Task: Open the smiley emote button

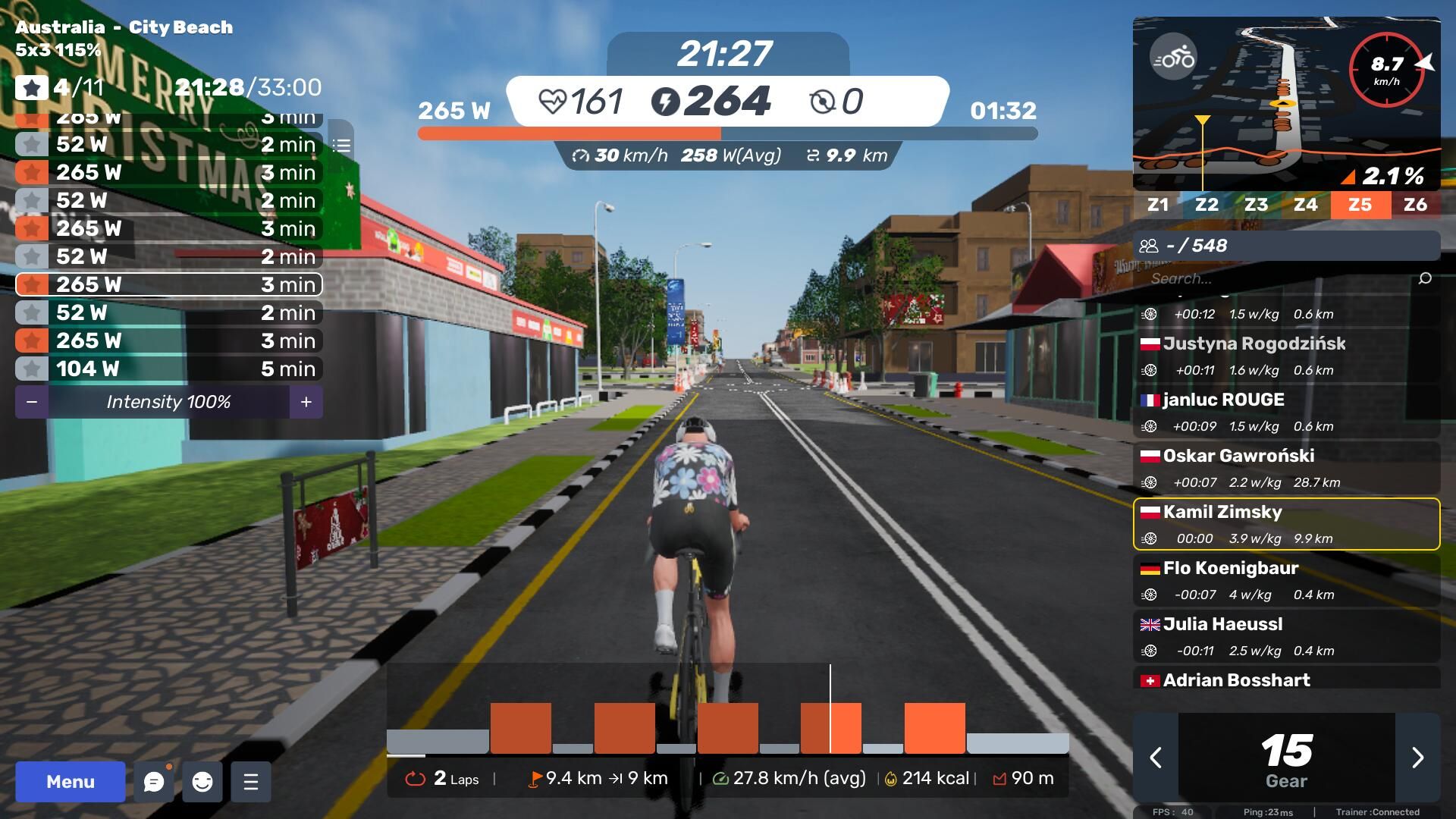Action: pyautogui.click(x=202, y=782)
